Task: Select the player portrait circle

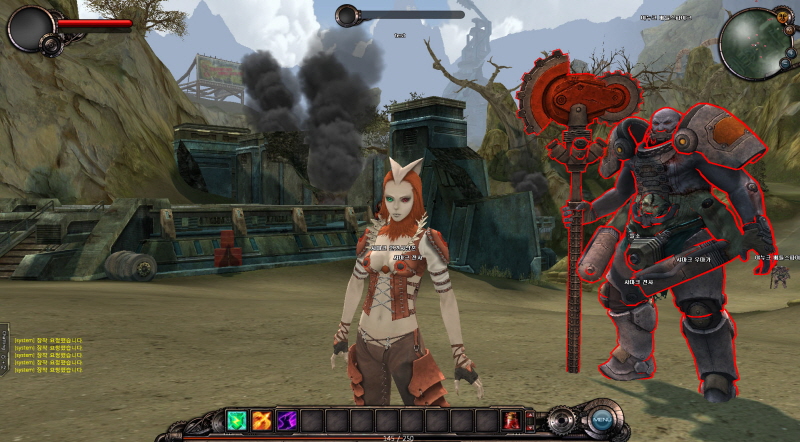Action: click(30, 27)
